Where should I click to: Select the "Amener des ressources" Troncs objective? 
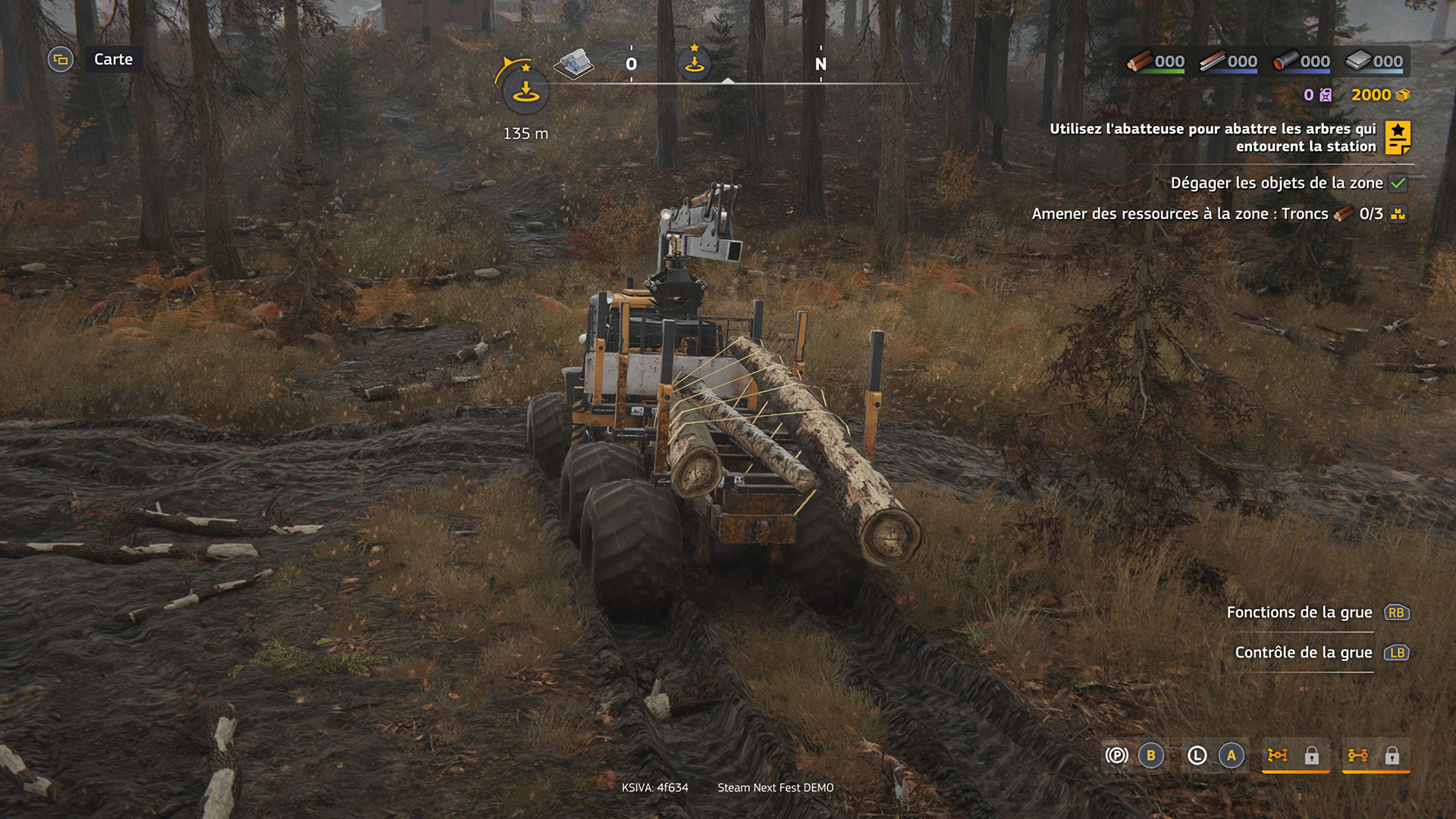pyautogui.click(x=1180, y=214)
